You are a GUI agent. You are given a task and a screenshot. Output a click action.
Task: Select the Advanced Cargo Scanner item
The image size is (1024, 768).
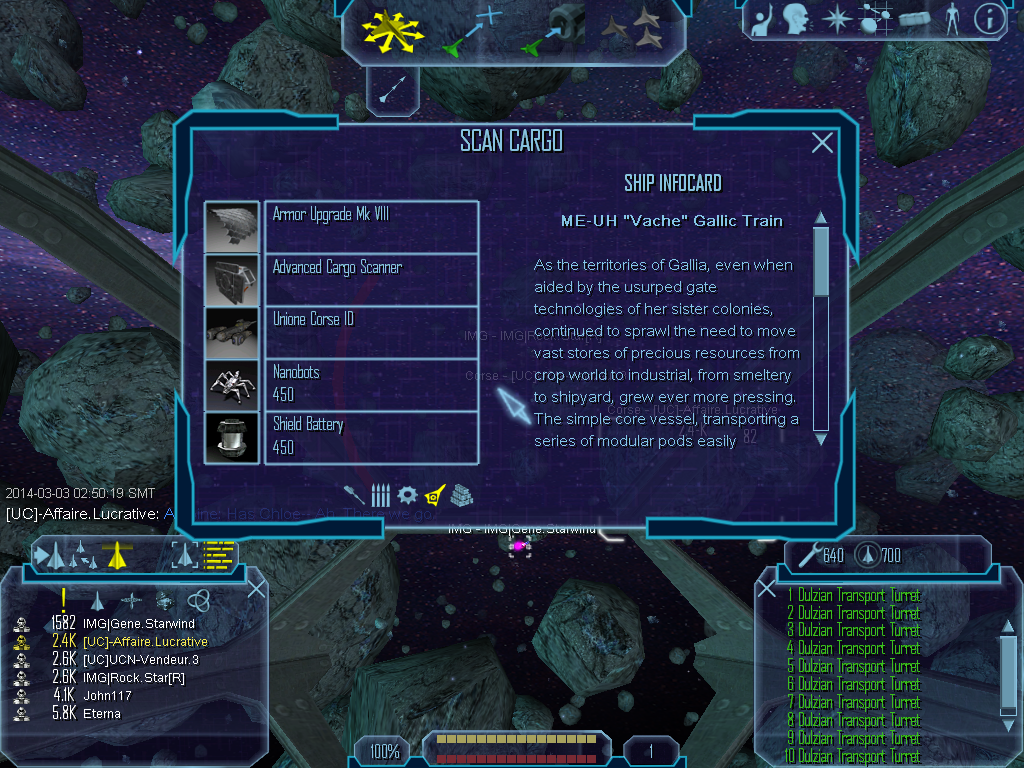point(371,279)
